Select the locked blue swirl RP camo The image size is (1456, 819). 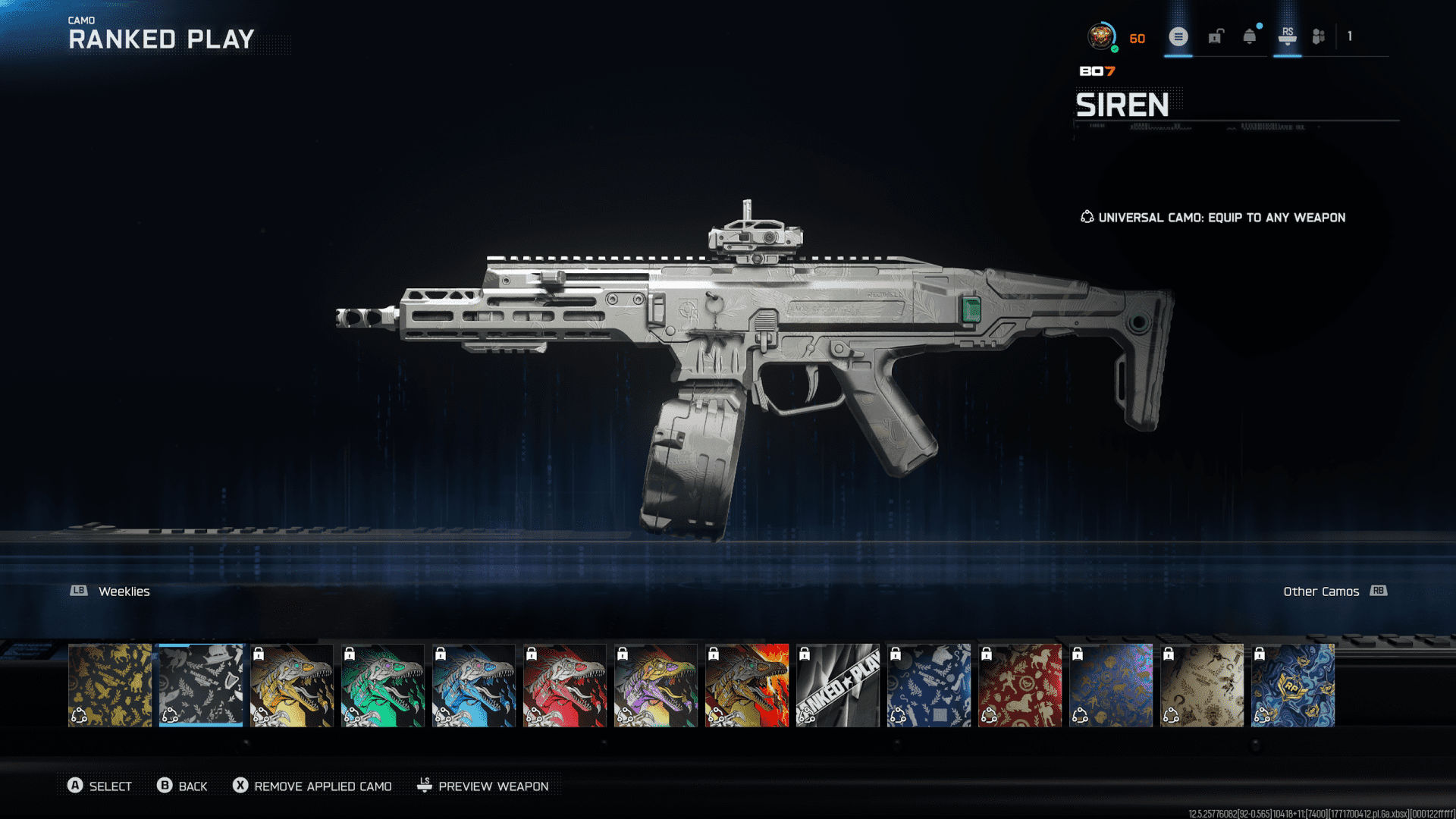(1293, 685)
